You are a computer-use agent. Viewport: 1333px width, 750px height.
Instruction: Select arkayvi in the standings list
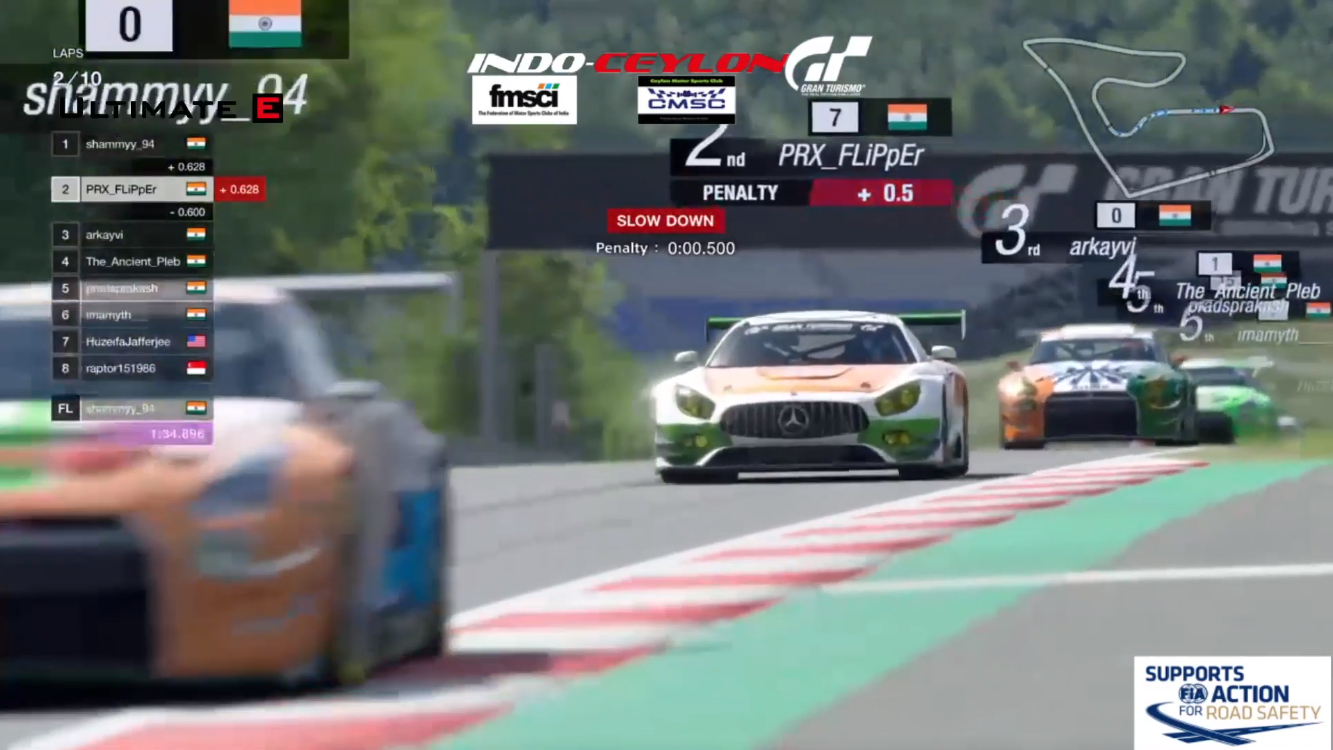130,235
